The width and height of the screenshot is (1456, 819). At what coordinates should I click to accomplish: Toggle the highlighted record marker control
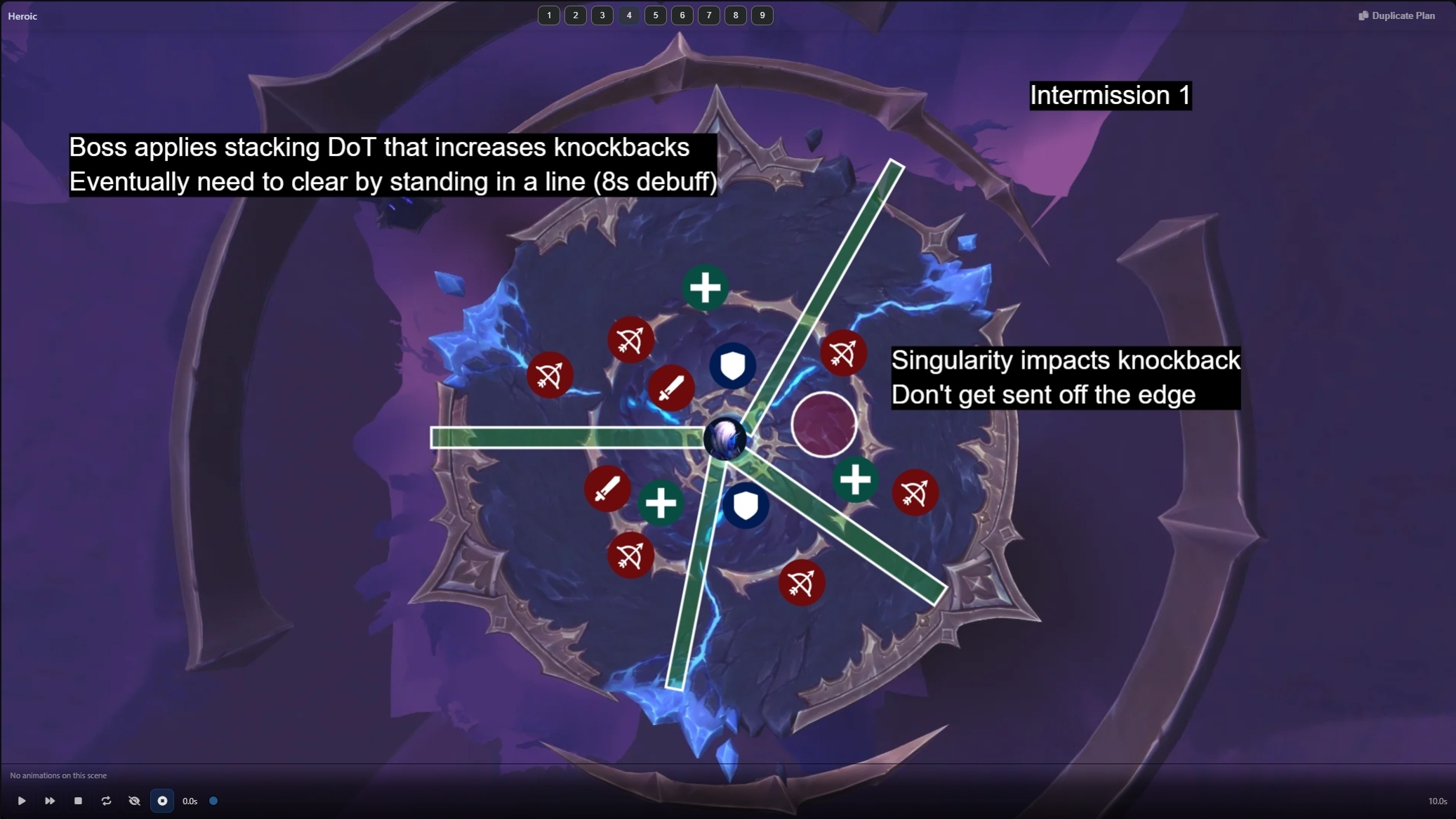tap(162, 801)
